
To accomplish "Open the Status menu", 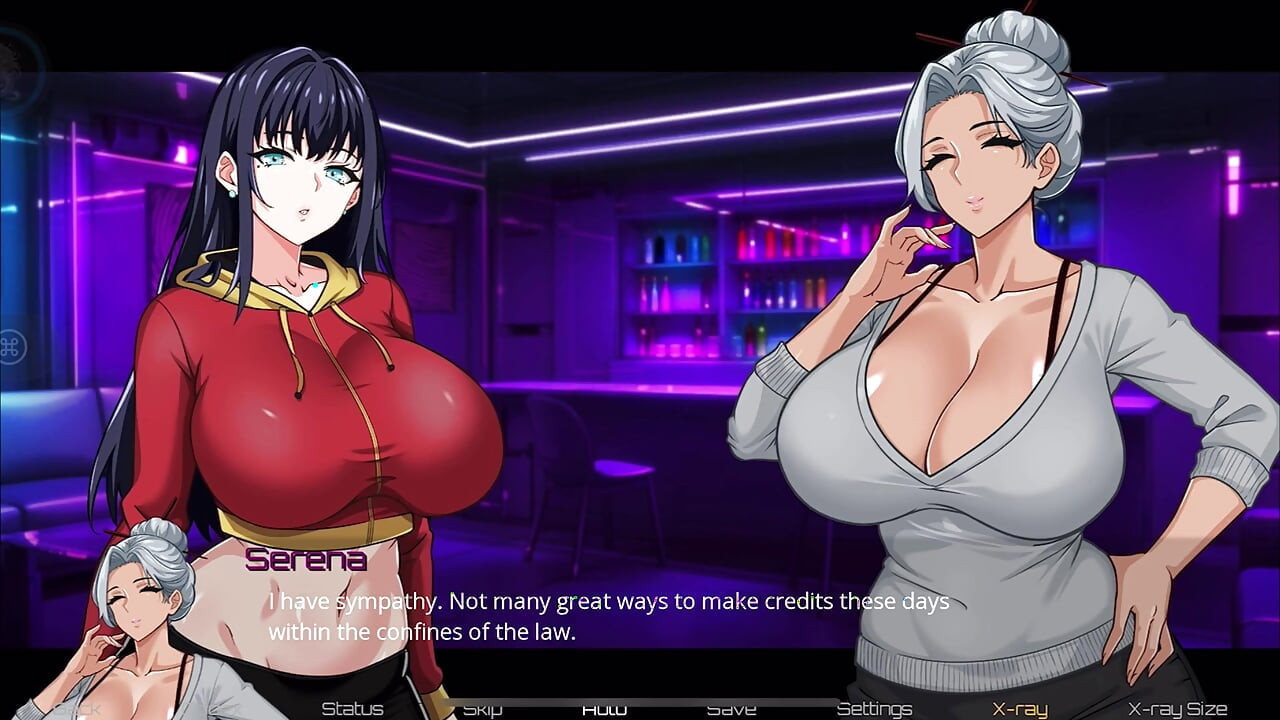I will (x=350, y=707).
